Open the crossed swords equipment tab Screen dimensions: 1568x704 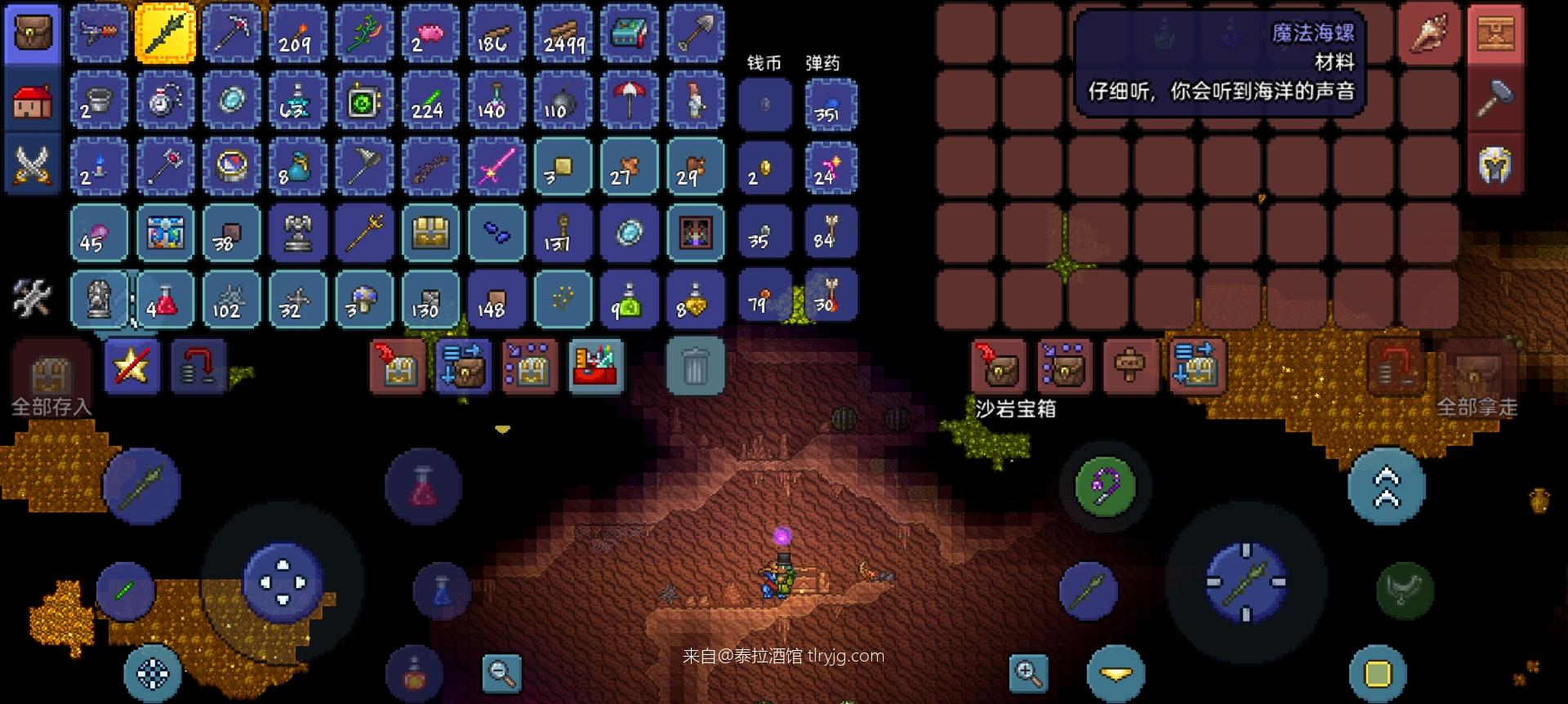click(33, 166)
